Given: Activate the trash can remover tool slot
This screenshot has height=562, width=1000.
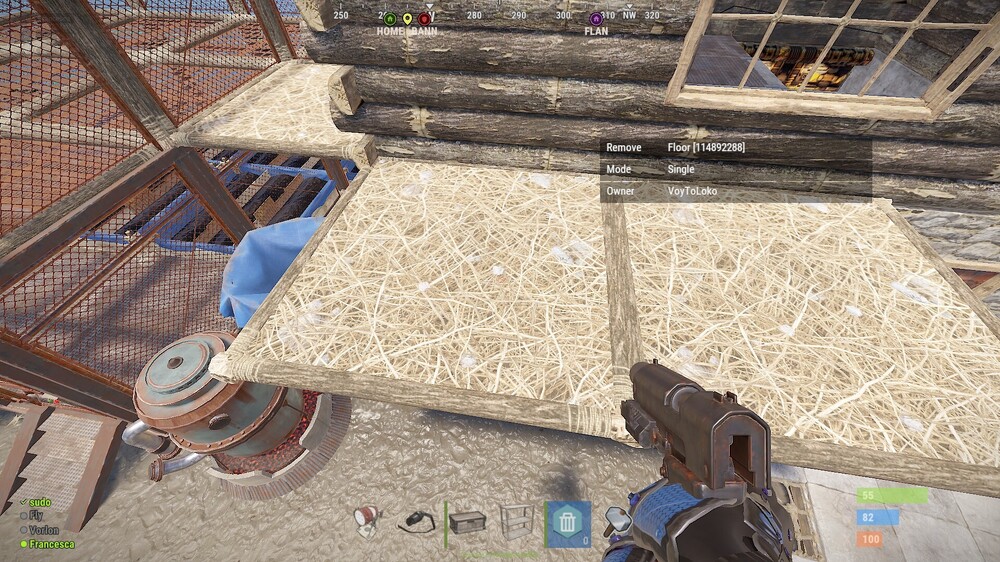Looking at the screenshot, I should pyautogui.click(x=567, y=521).
